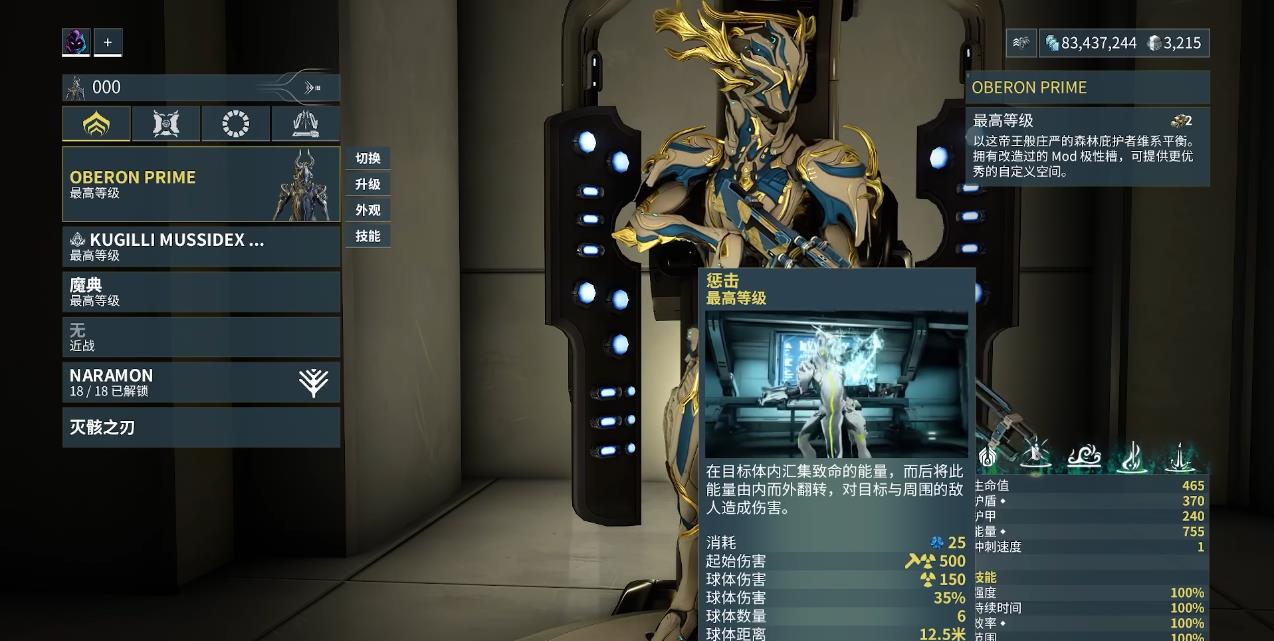Click the Oberon passive ability icon
Image resolution: width=1274 pixels, height=641 pixels.
[x=988, y=457]
